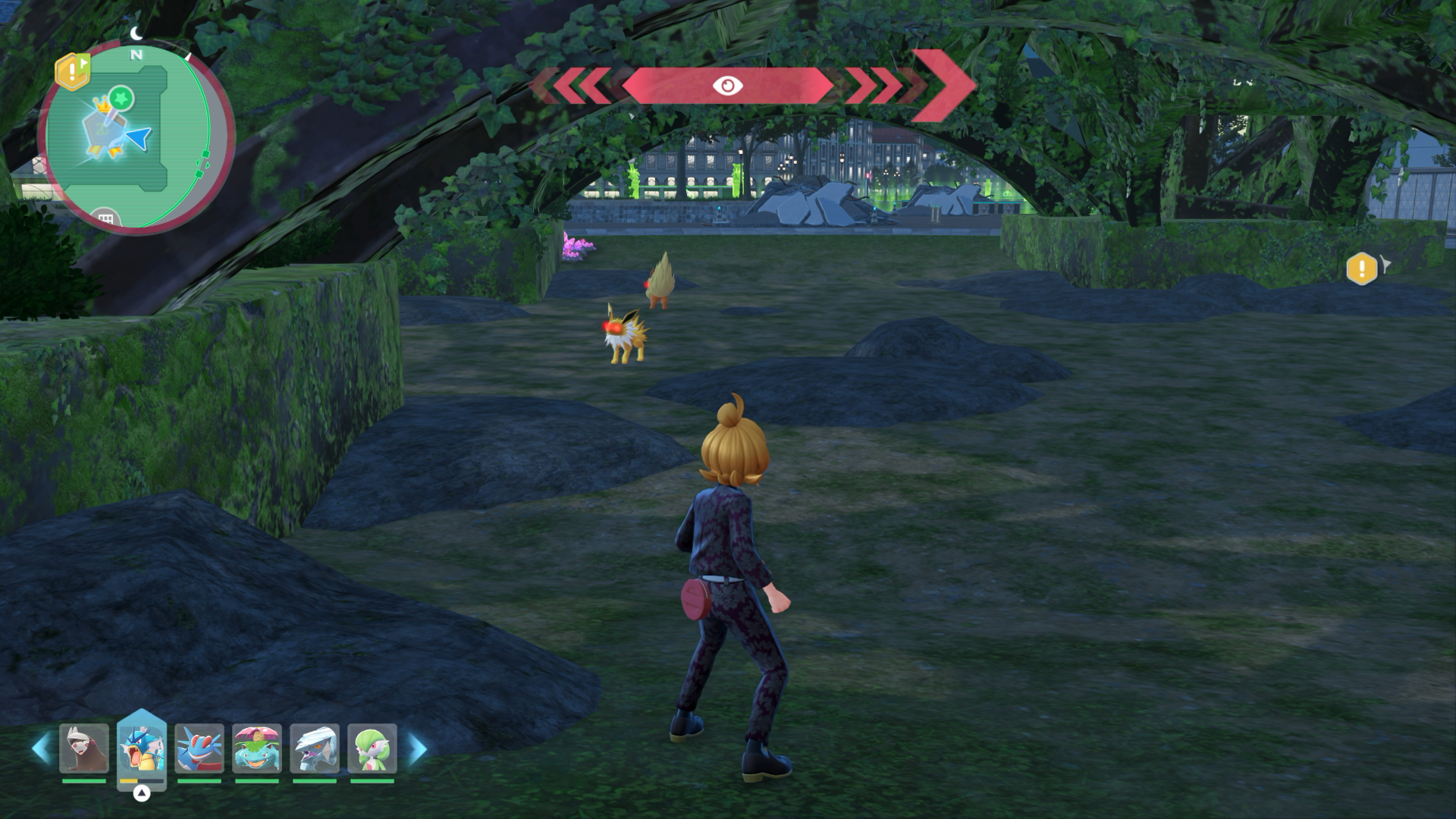Image resolution: width=1456 pixels, height=819 pixels.
Task: Choose the Gyarados party slot
Action: click(142, 748)
